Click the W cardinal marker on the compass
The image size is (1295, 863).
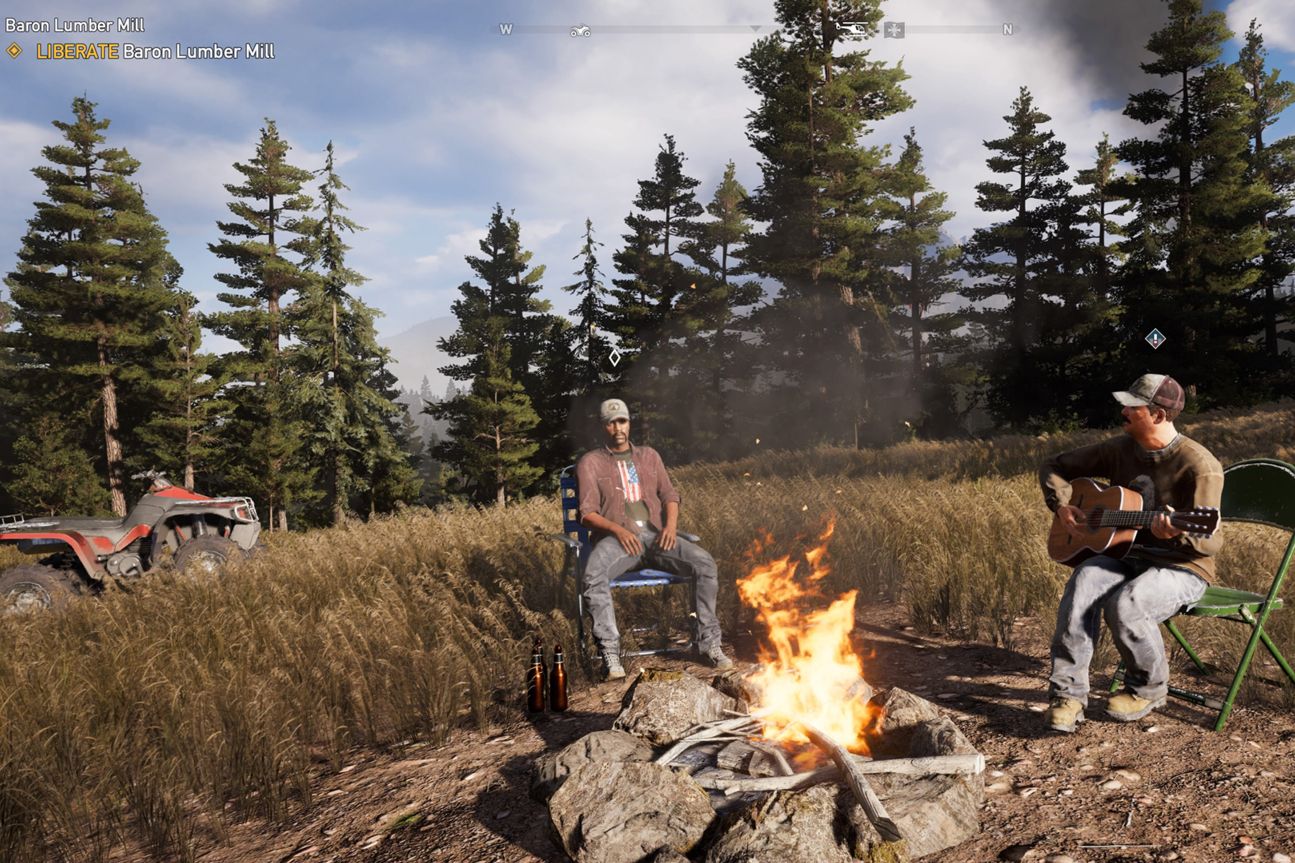click(x=505, y=27)
